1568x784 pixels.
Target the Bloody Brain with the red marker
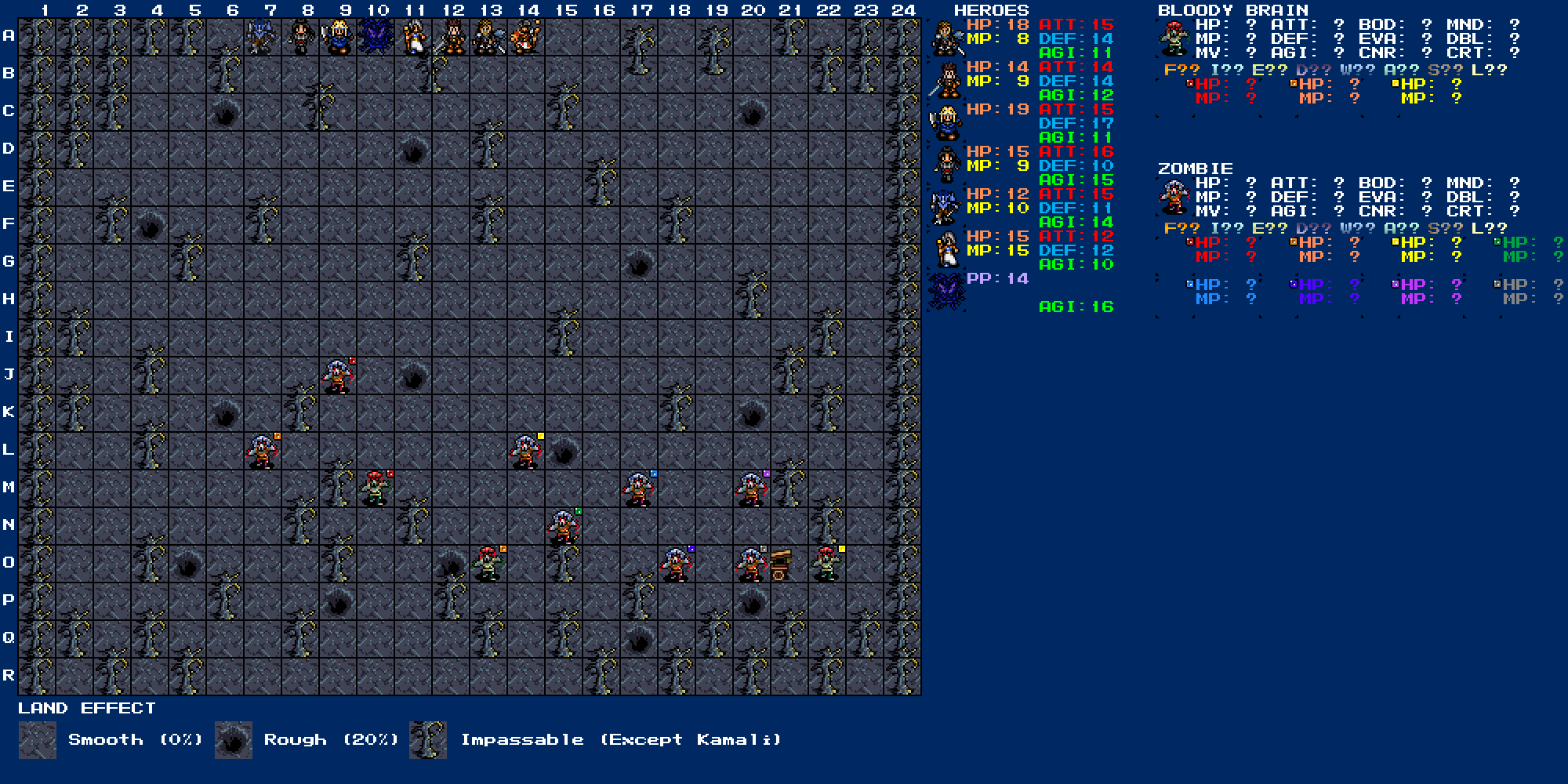pyautogui.click(x=376, y=489)
